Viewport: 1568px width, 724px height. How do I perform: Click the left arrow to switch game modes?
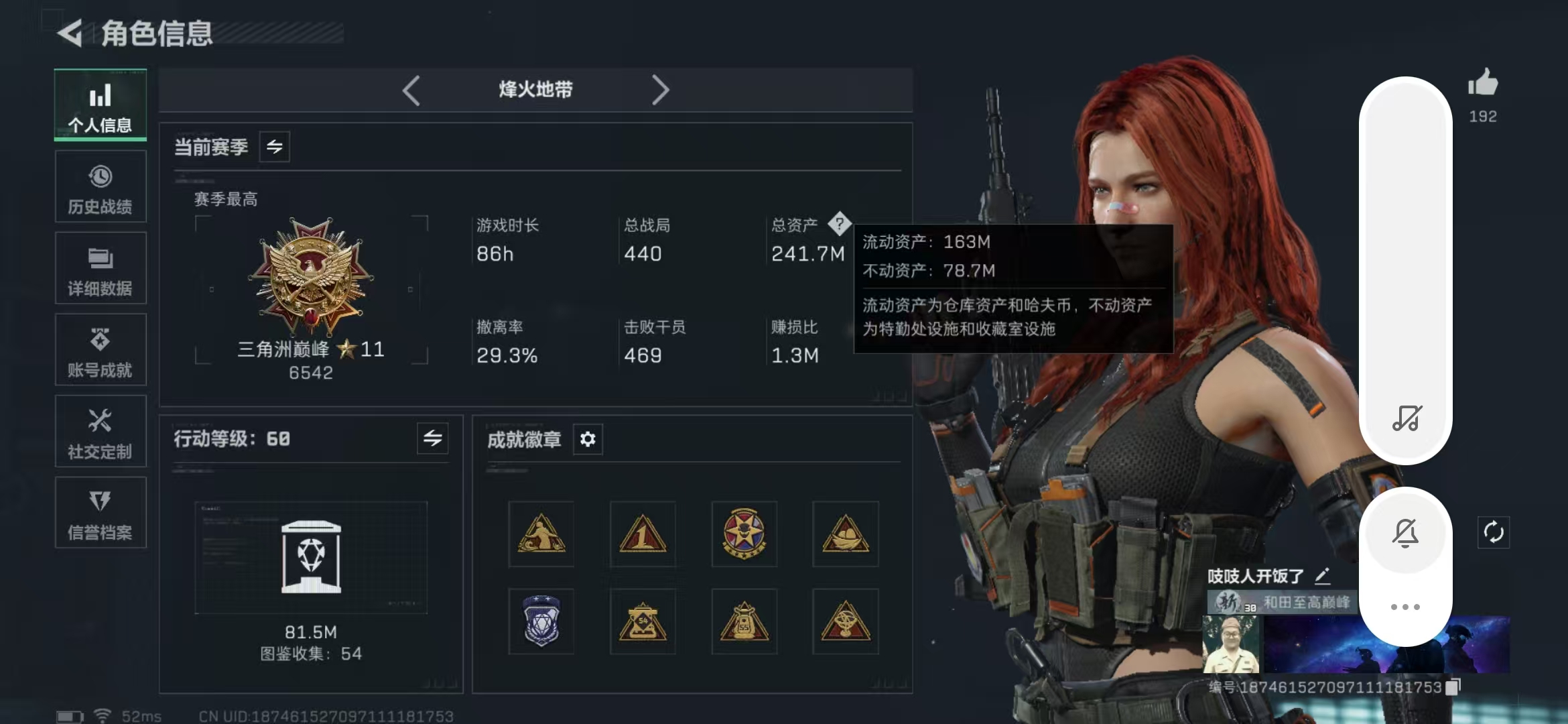[x=411, y=90]
